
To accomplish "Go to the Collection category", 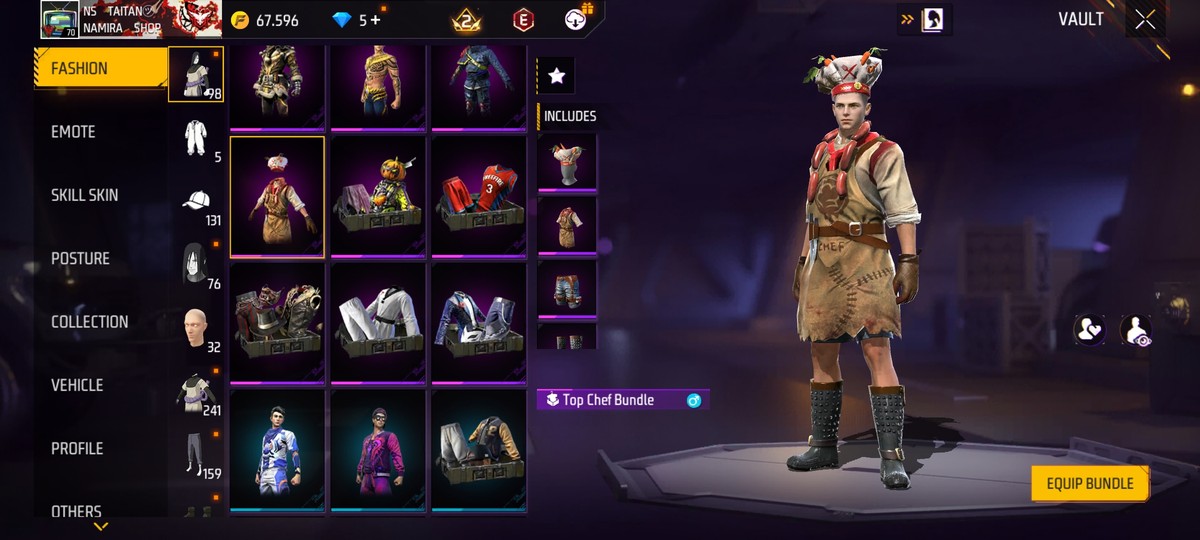I will [90, 322].
